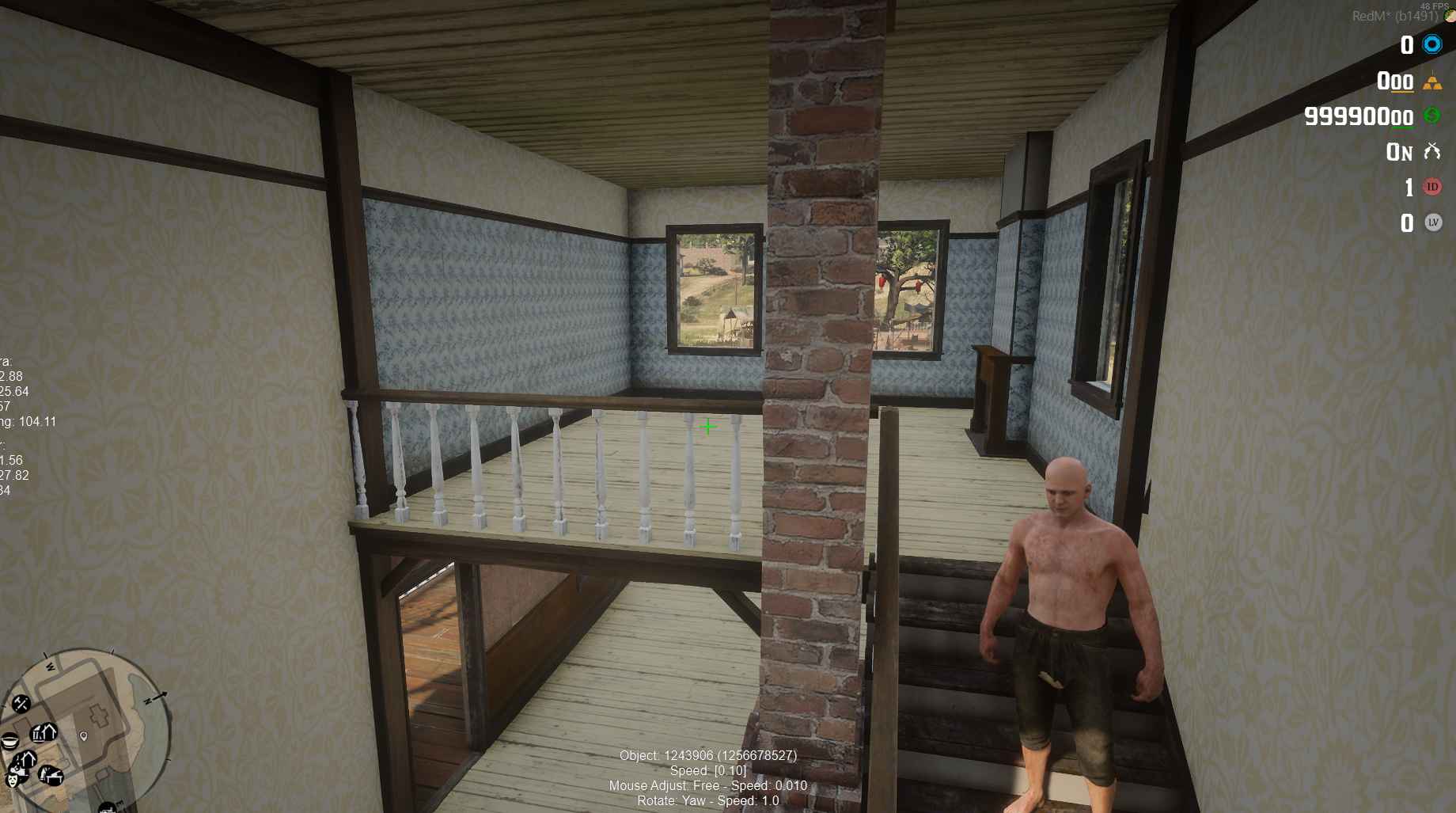Click the gray LV level badge
Viewport: 1456px width, 813px height.
tap(1432, 222)
